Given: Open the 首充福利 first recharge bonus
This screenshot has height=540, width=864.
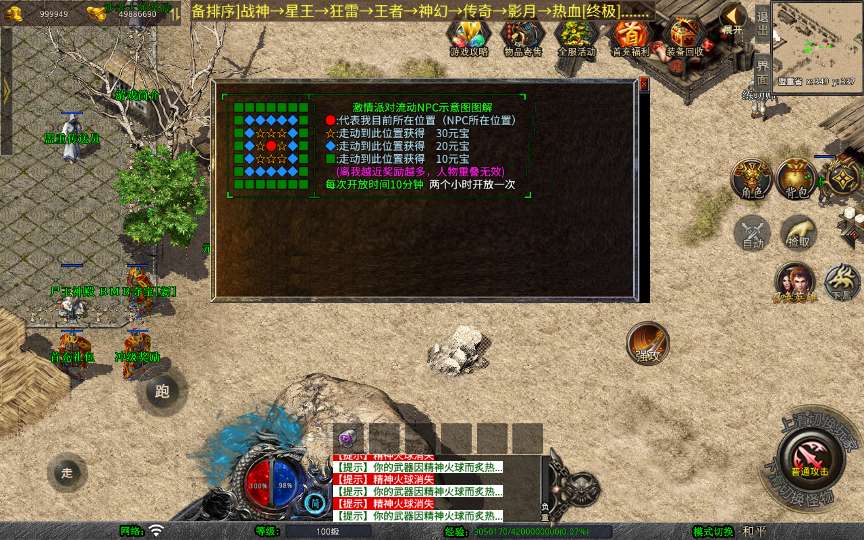Looking at the screenshot, I should [631, 37].
